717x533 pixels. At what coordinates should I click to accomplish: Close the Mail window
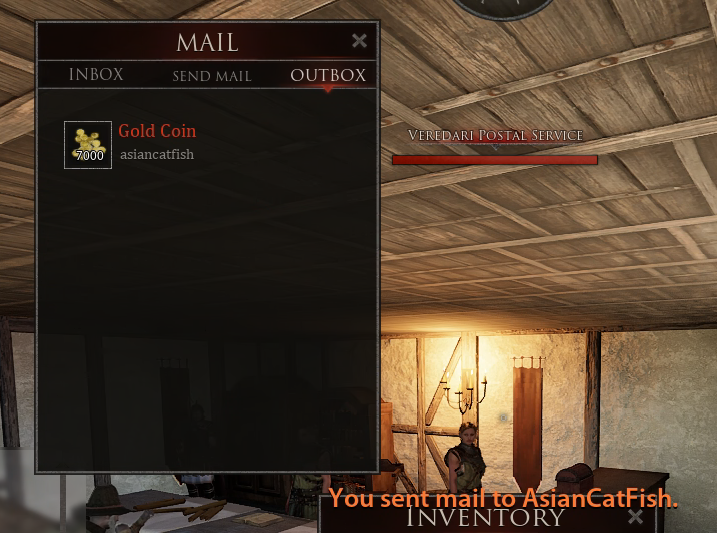(360, 41)
